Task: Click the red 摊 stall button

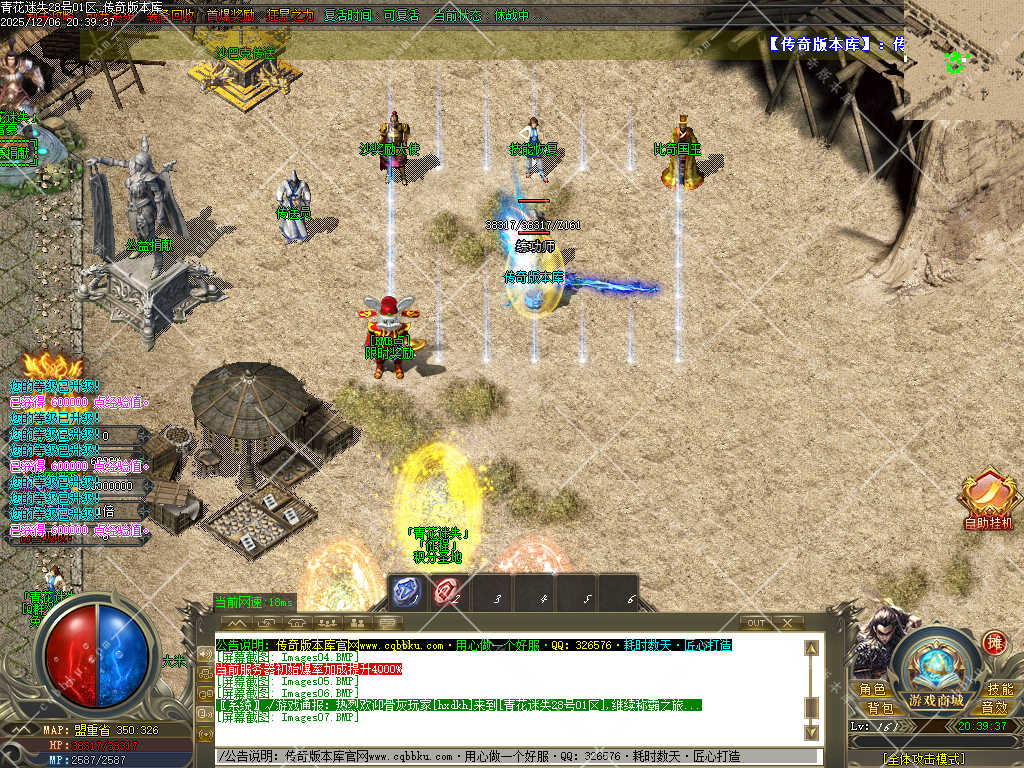Action: 994,642
